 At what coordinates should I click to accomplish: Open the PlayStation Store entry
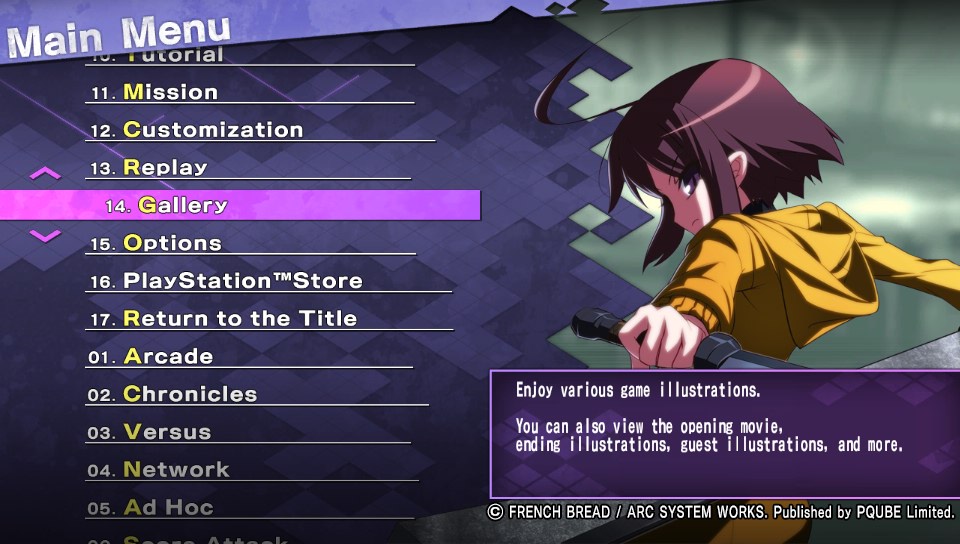tap(242, 281)
